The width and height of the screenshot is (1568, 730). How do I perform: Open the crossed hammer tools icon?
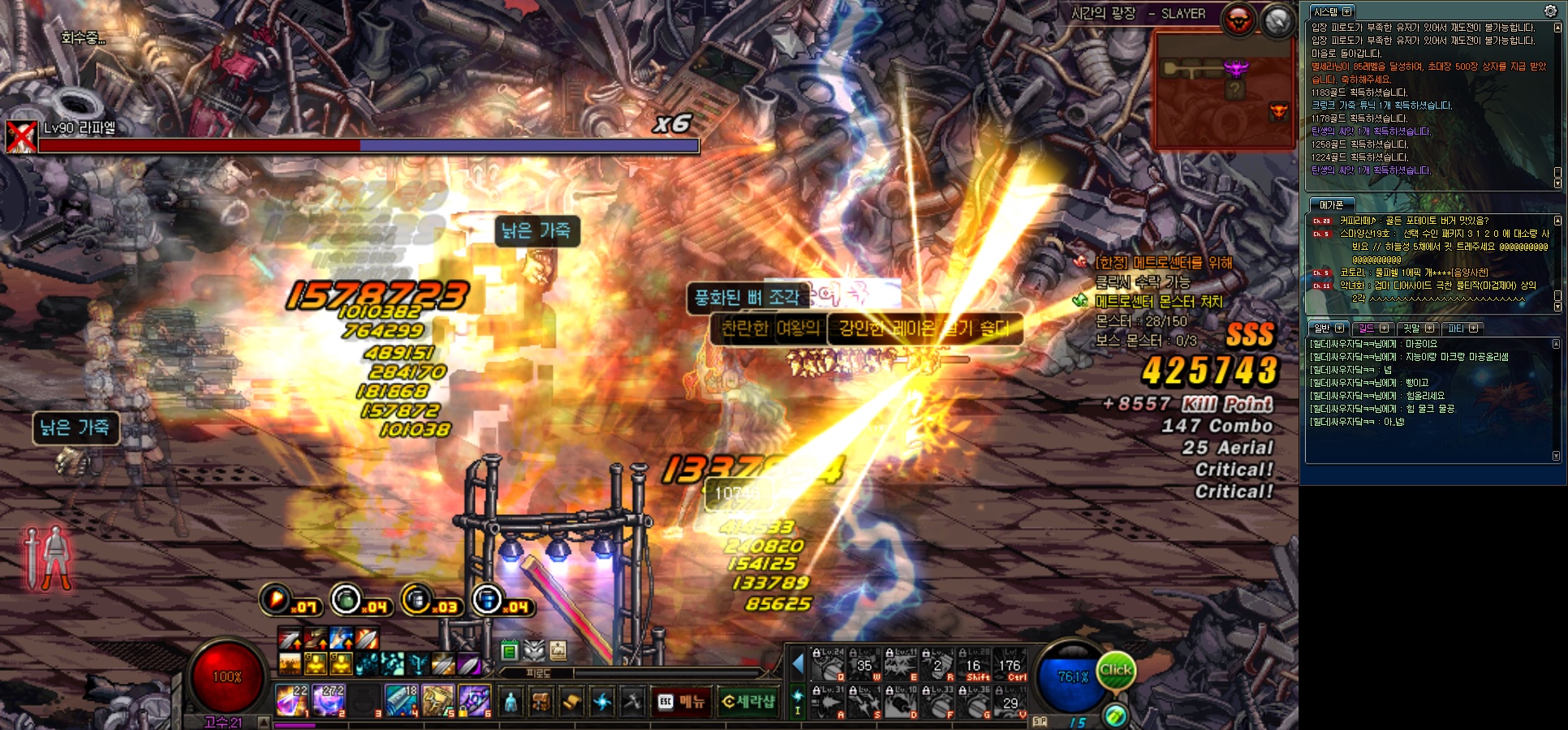632,702
